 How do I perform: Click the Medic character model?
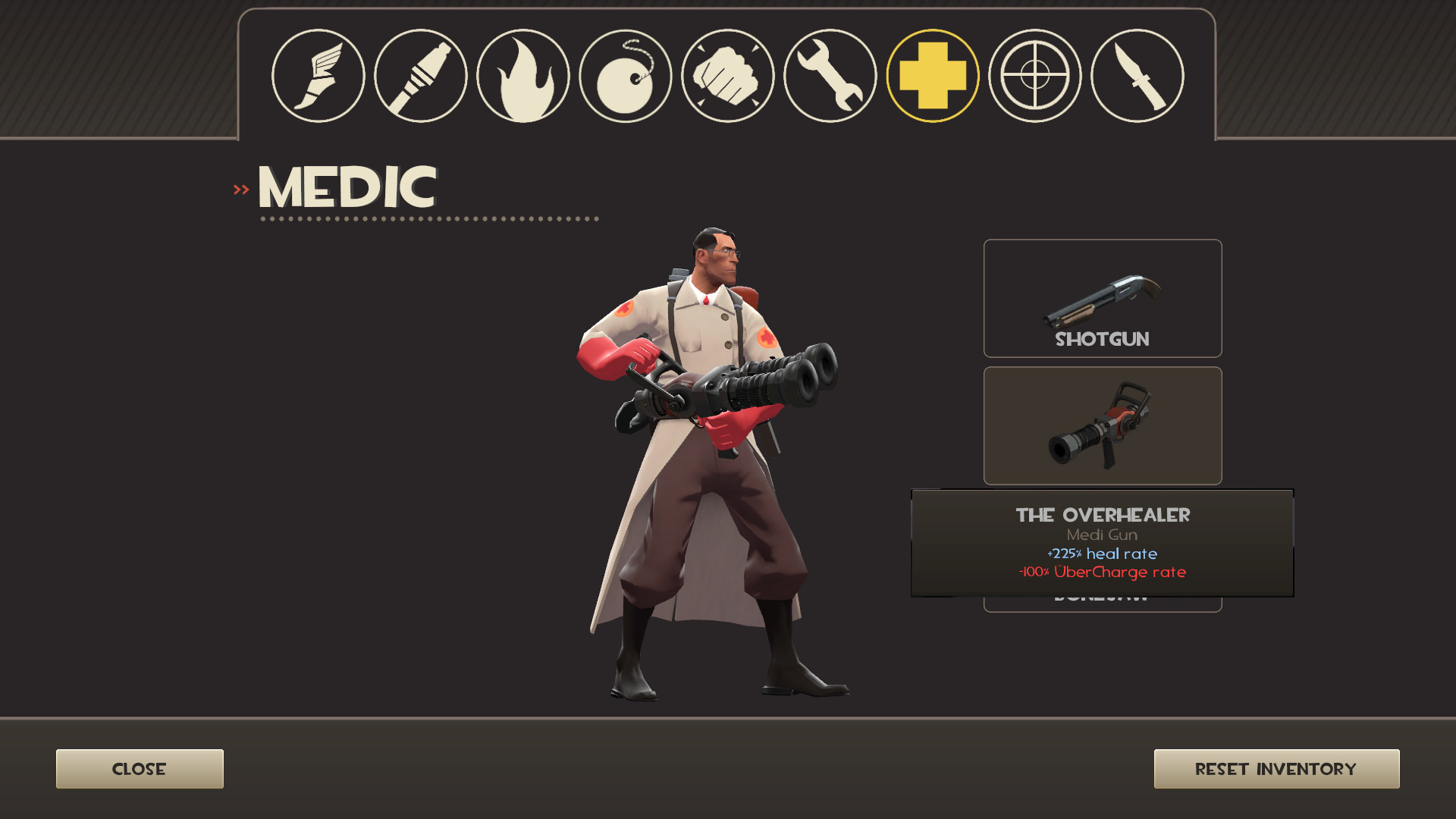point(705,455)
